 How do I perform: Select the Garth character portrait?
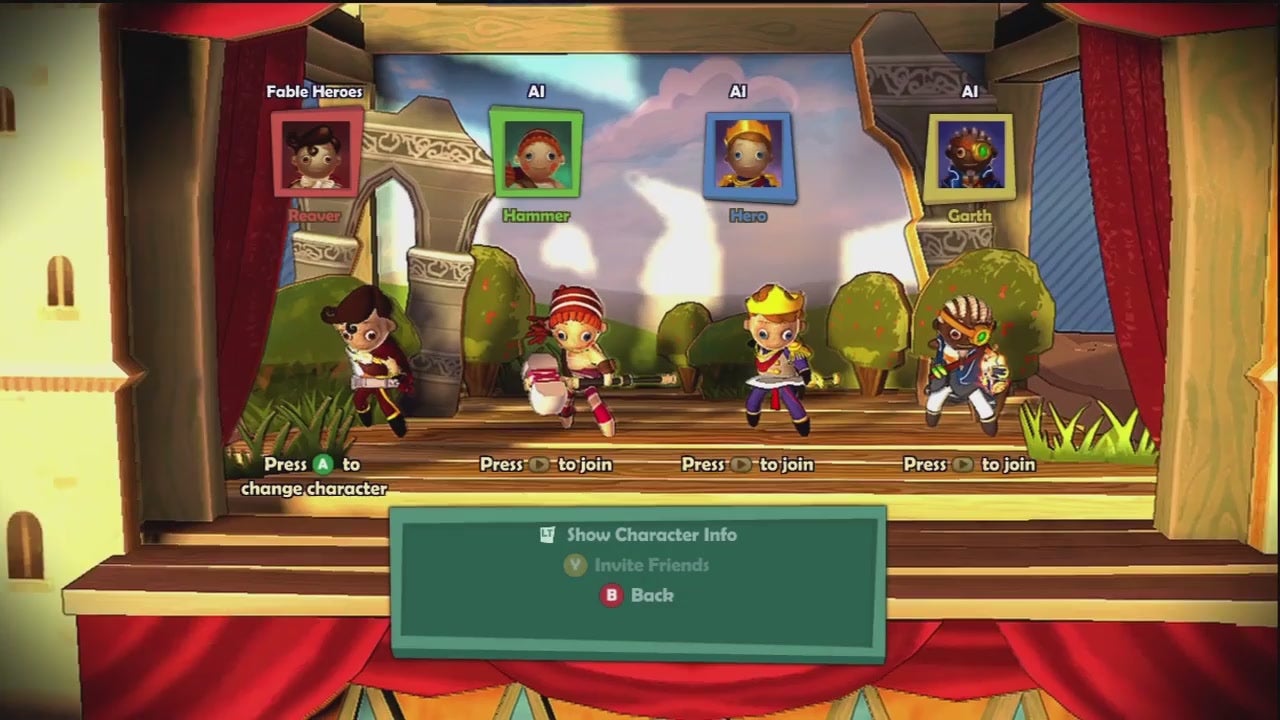[969, 156]
